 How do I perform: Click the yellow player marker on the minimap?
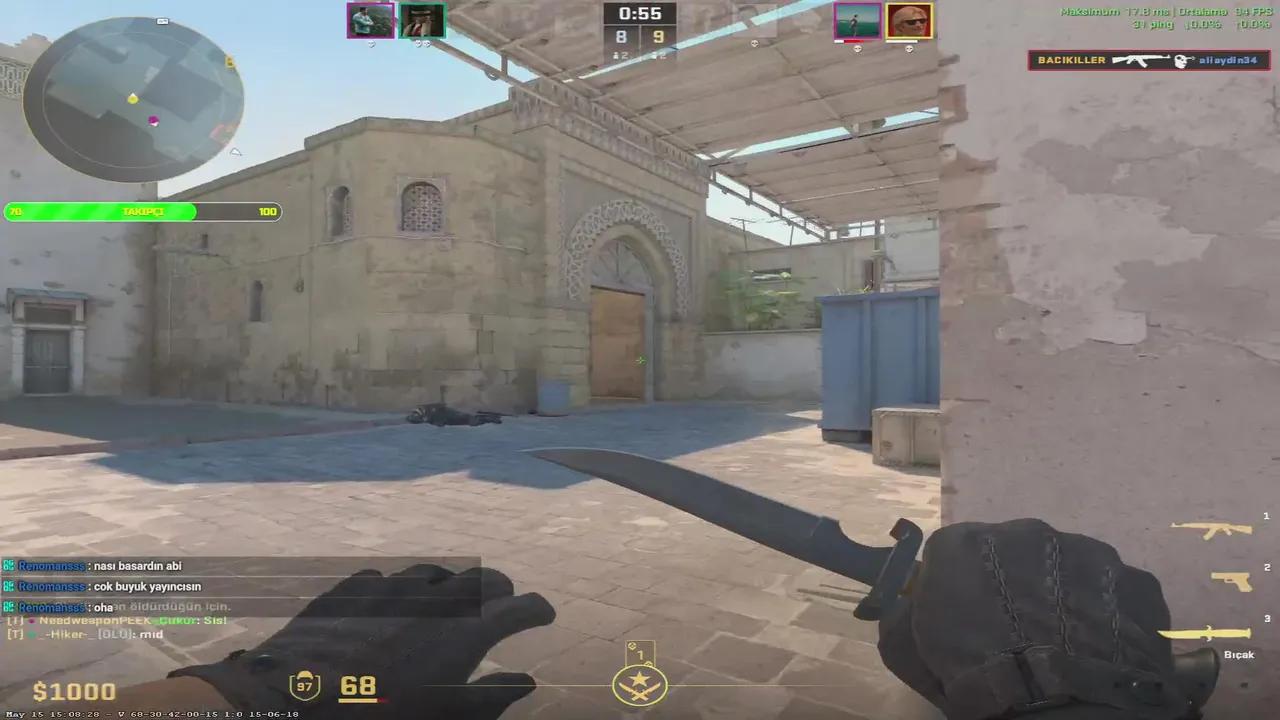tap(133, 99)
